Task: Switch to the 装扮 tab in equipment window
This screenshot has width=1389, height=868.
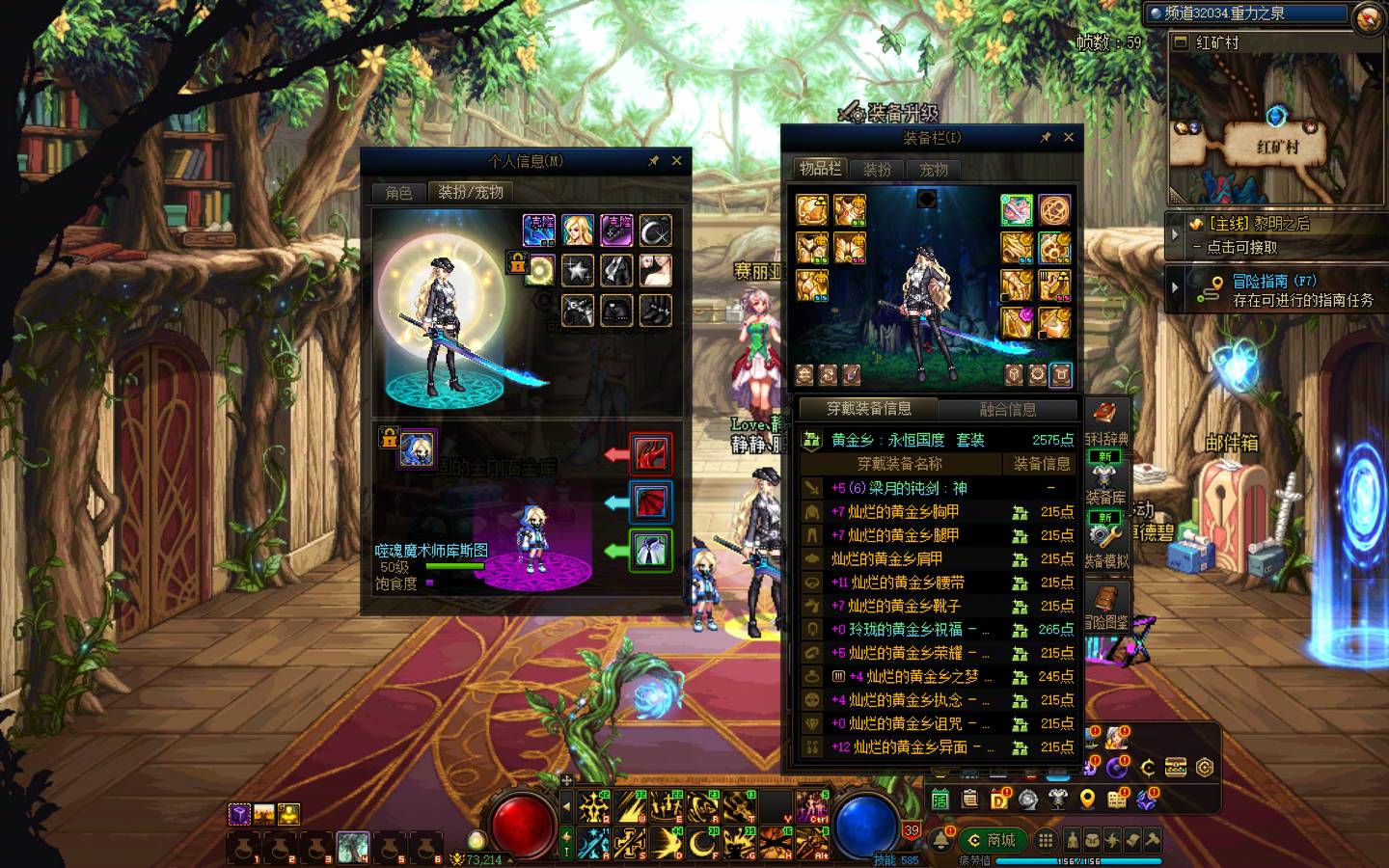Action: 877,170
